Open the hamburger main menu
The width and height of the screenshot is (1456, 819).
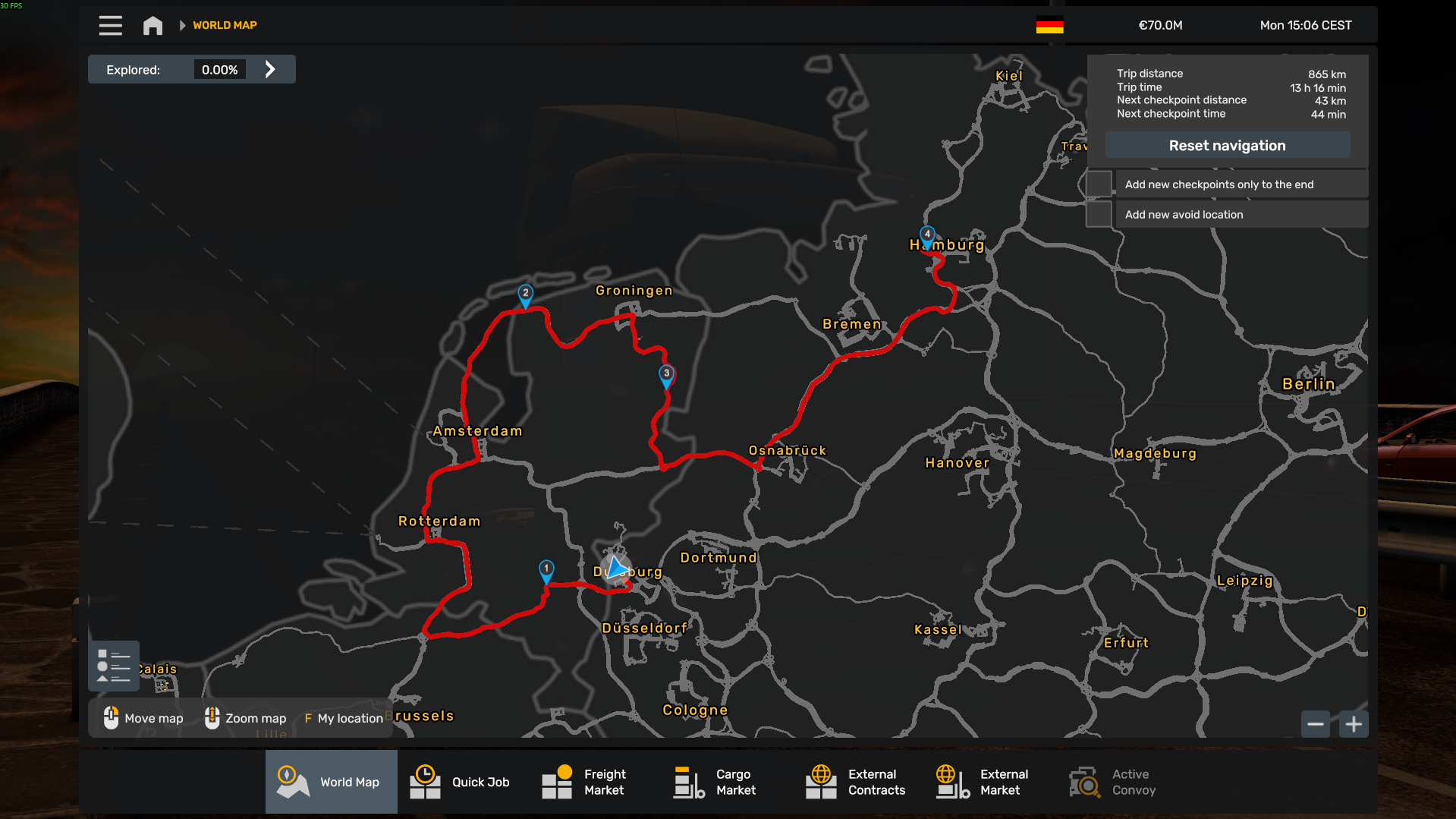point(110,26)
